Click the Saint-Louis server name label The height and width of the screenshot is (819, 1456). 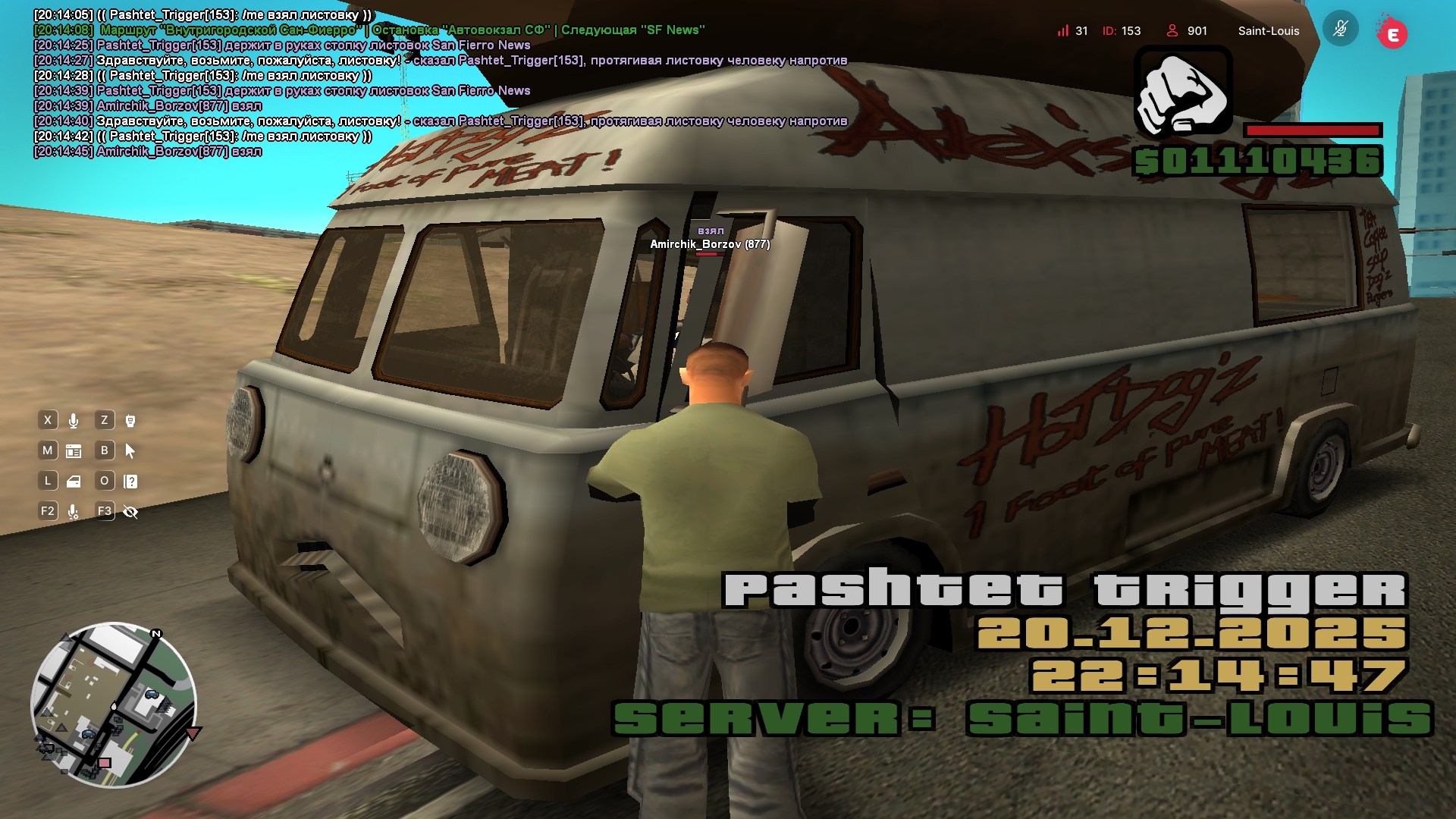(x=1269, y=31)
